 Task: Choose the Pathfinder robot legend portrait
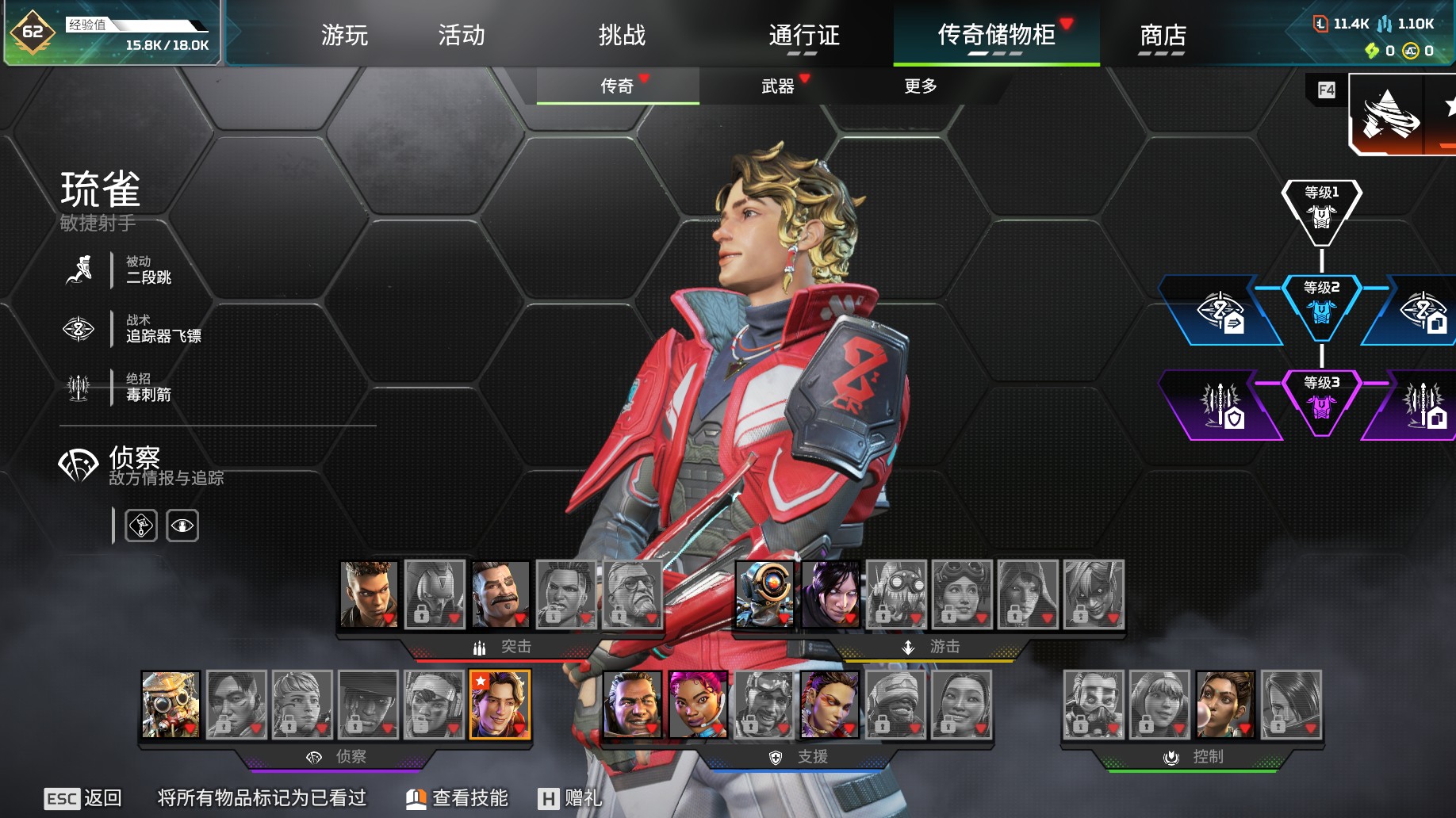pos(764,594)
